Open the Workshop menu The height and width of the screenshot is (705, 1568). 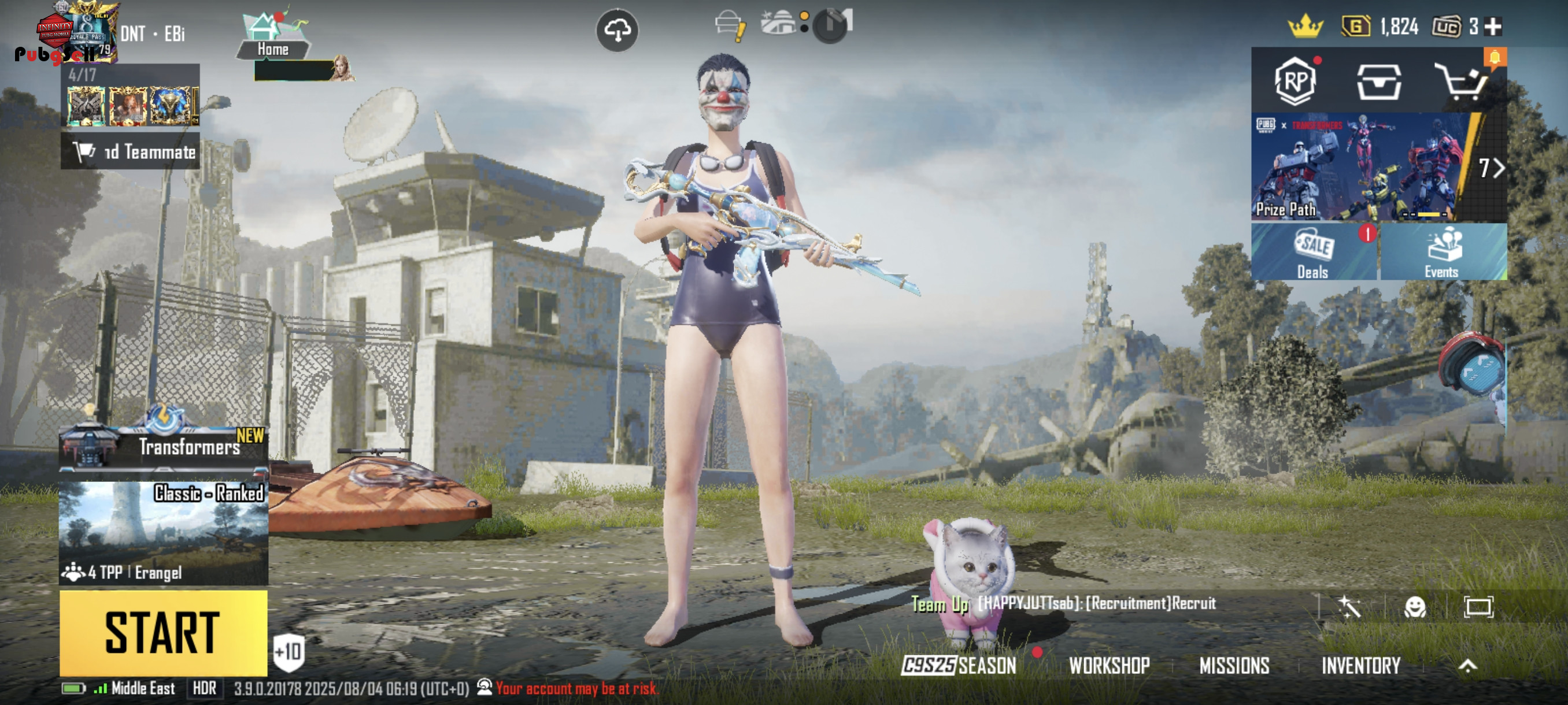click(1109, 666)
